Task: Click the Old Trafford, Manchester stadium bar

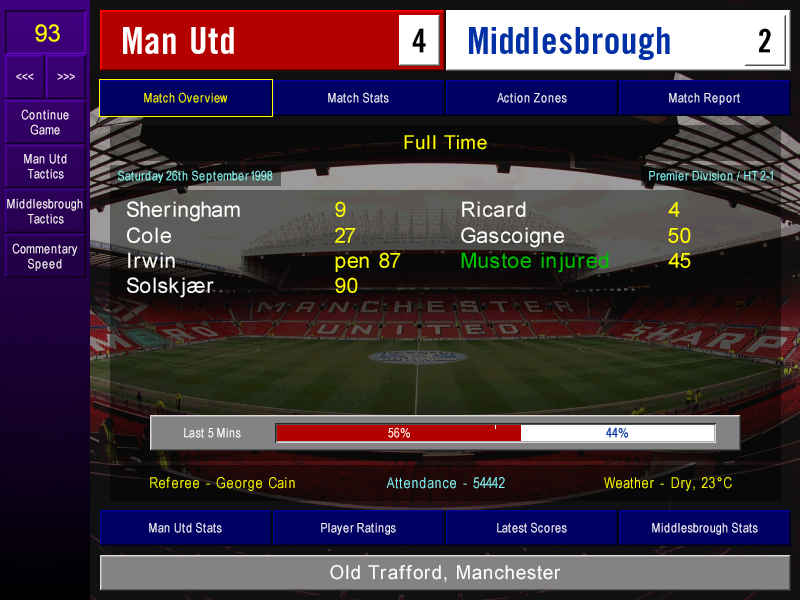Action: (x=445, y=573)
